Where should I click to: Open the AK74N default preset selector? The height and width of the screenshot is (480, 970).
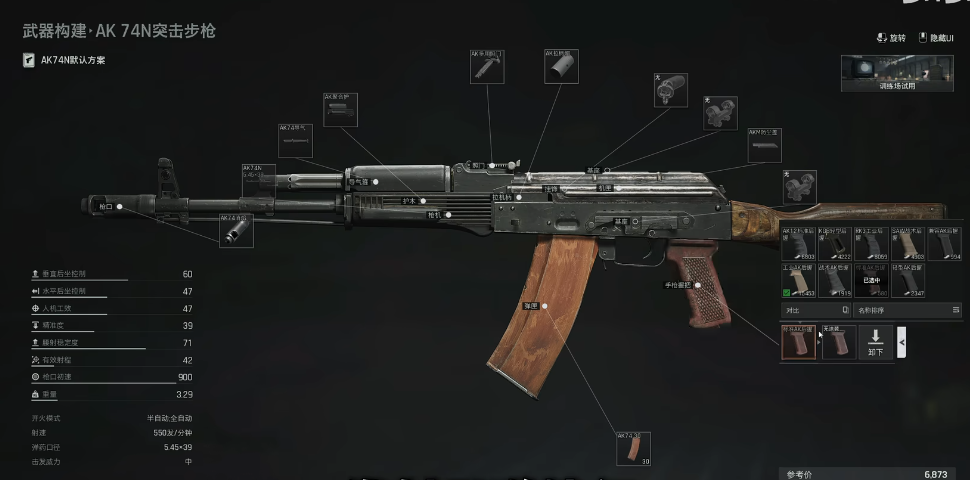[x=65, y=60]
